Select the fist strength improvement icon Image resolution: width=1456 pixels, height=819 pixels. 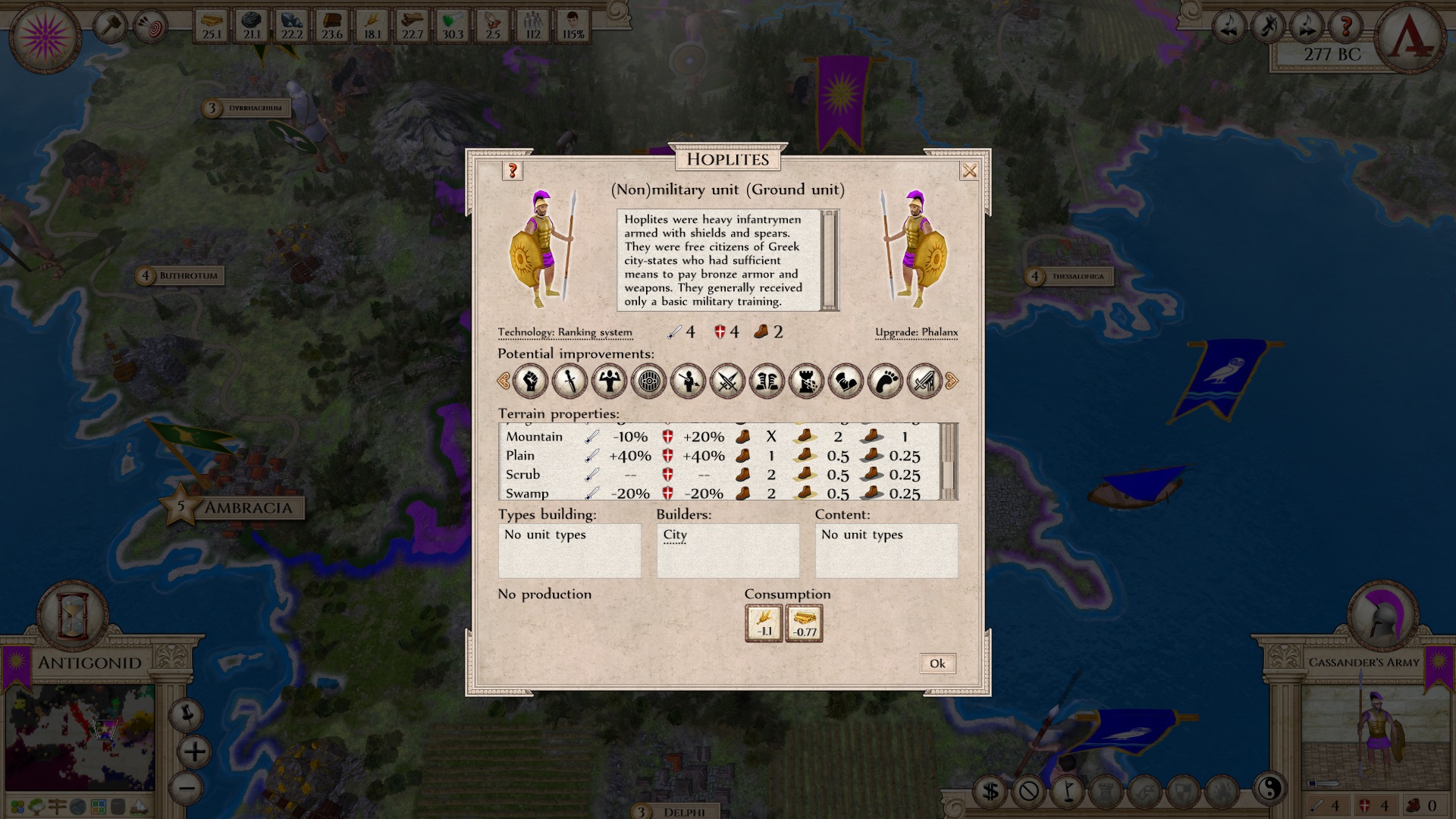click(x=529, y=381)
